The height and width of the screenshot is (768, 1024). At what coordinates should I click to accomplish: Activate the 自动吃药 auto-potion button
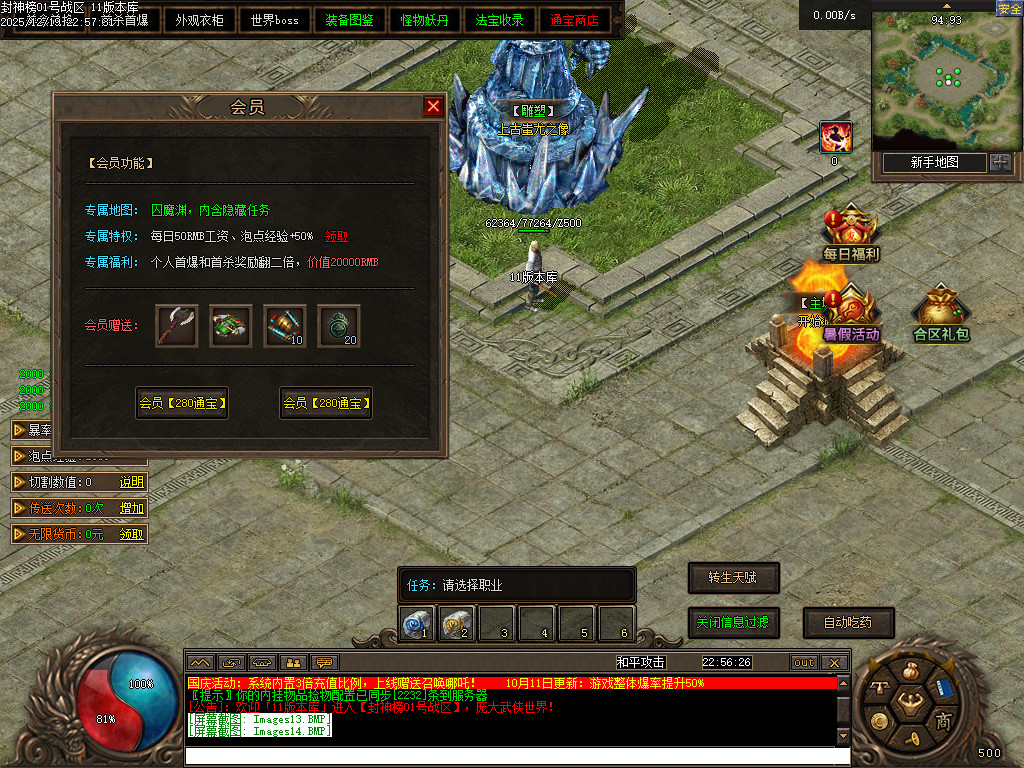point(848,622)
